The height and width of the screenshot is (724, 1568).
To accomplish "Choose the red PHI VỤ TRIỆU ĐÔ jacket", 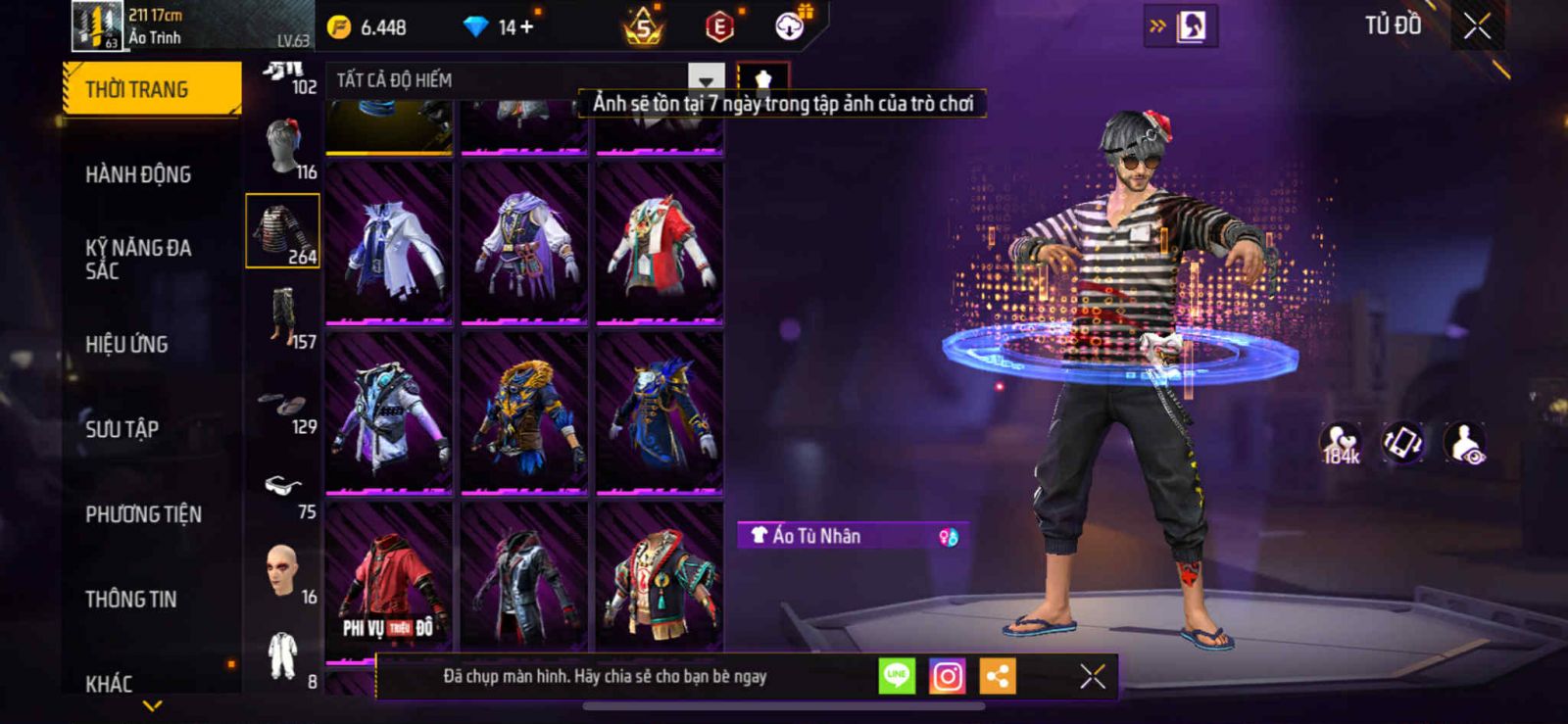I will (x=389, y=578).
